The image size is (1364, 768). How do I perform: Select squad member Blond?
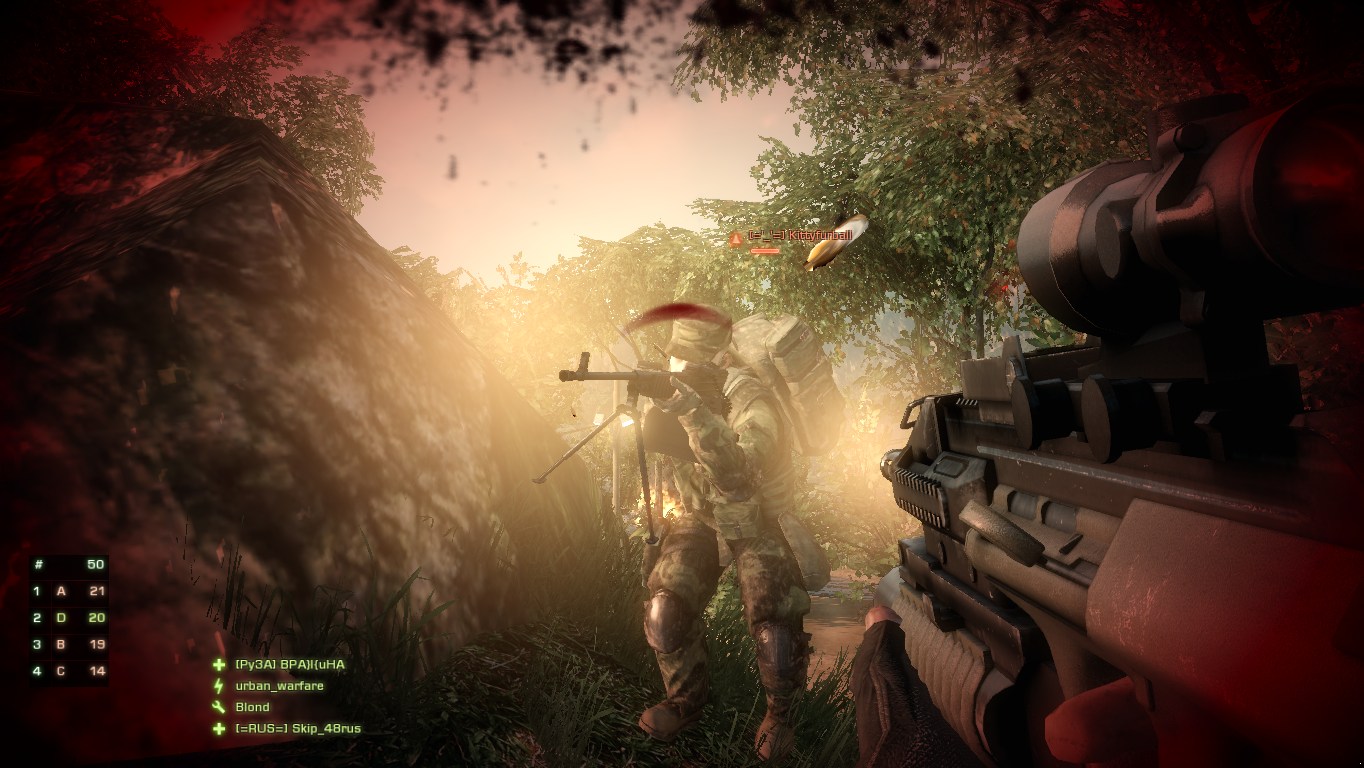(x=252, y=707)
